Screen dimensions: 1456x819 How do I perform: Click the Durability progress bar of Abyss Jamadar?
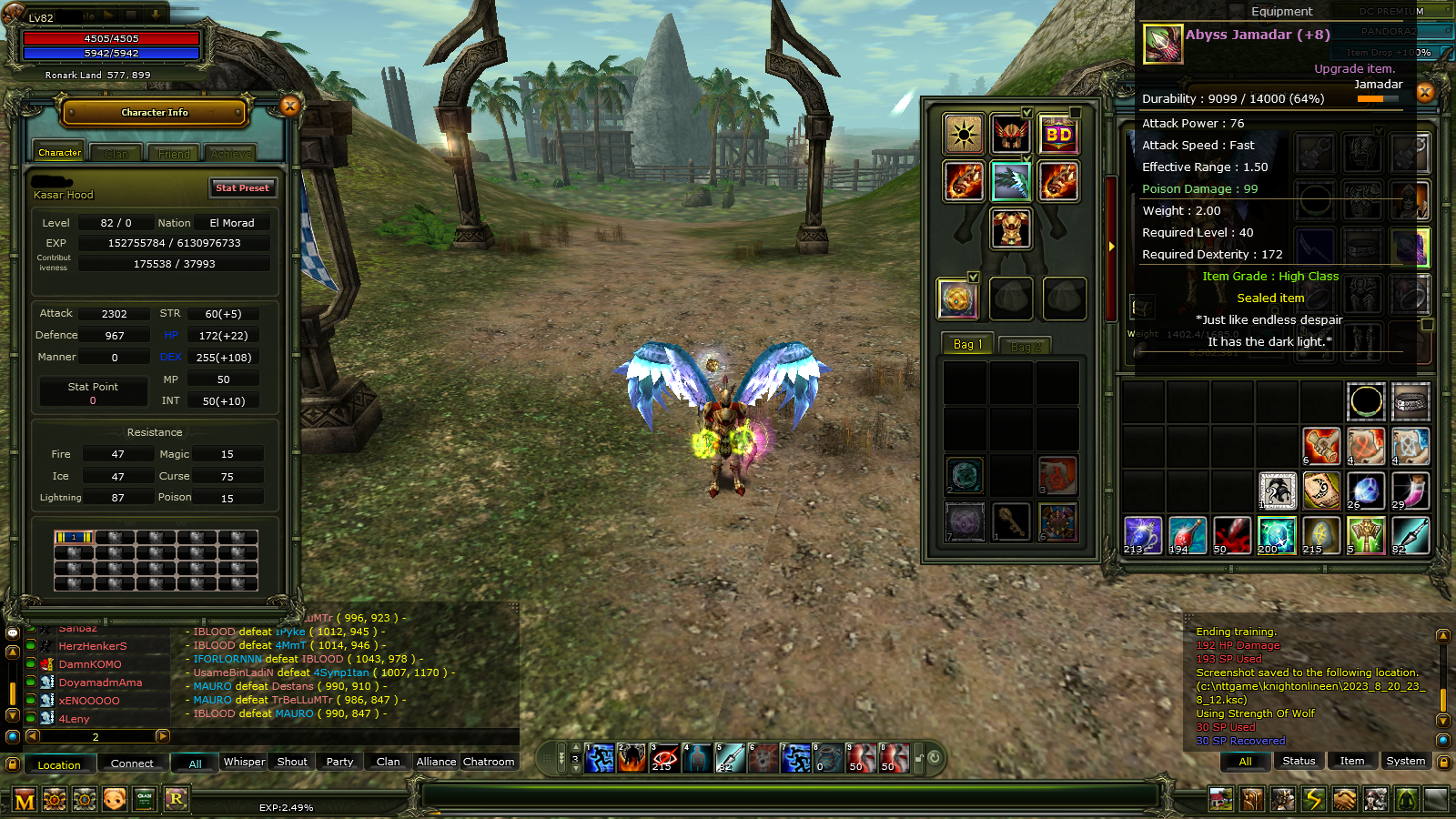click(1379, 98)
